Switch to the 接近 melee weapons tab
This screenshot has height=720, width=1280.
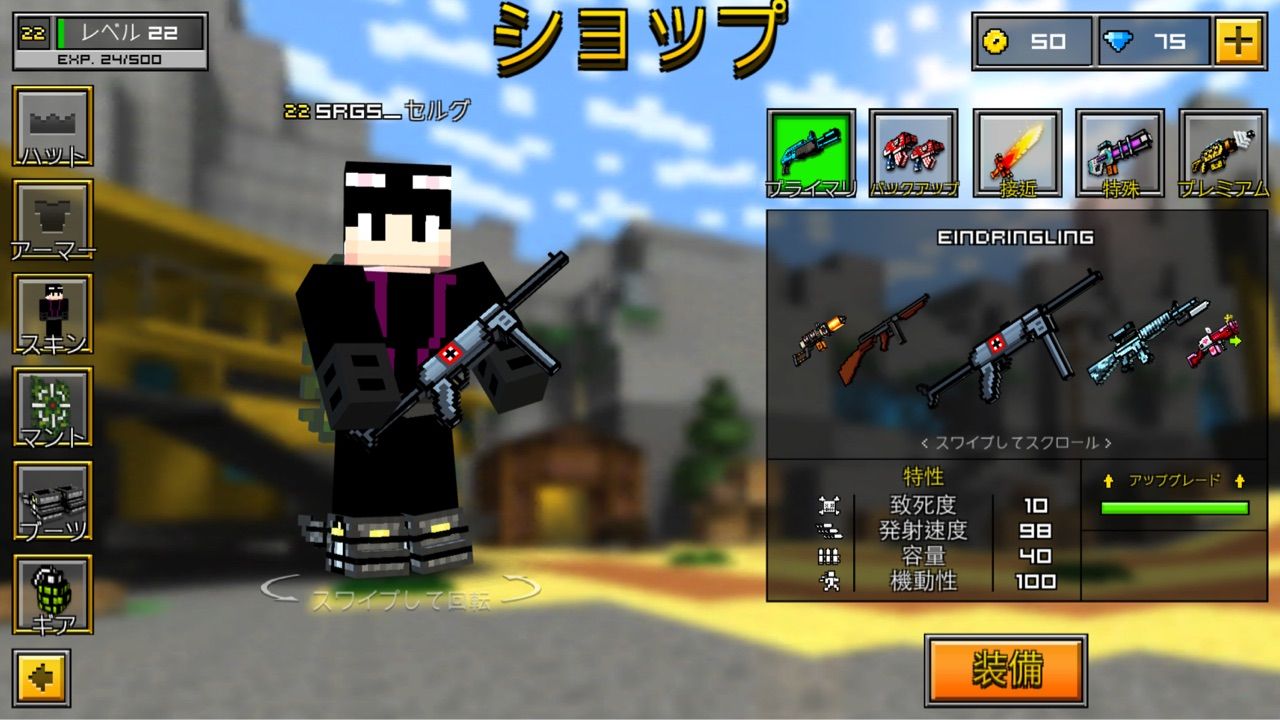(1018, 150)
